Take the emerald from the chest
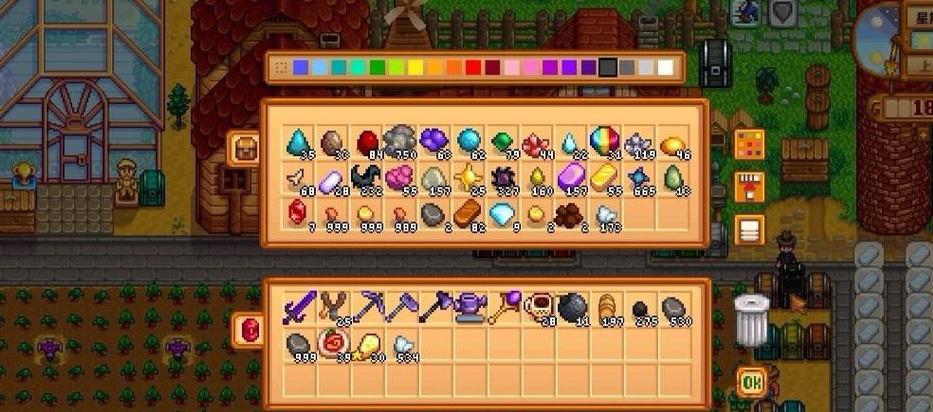This screenshot has height=412, width=933. click(501, 142)
